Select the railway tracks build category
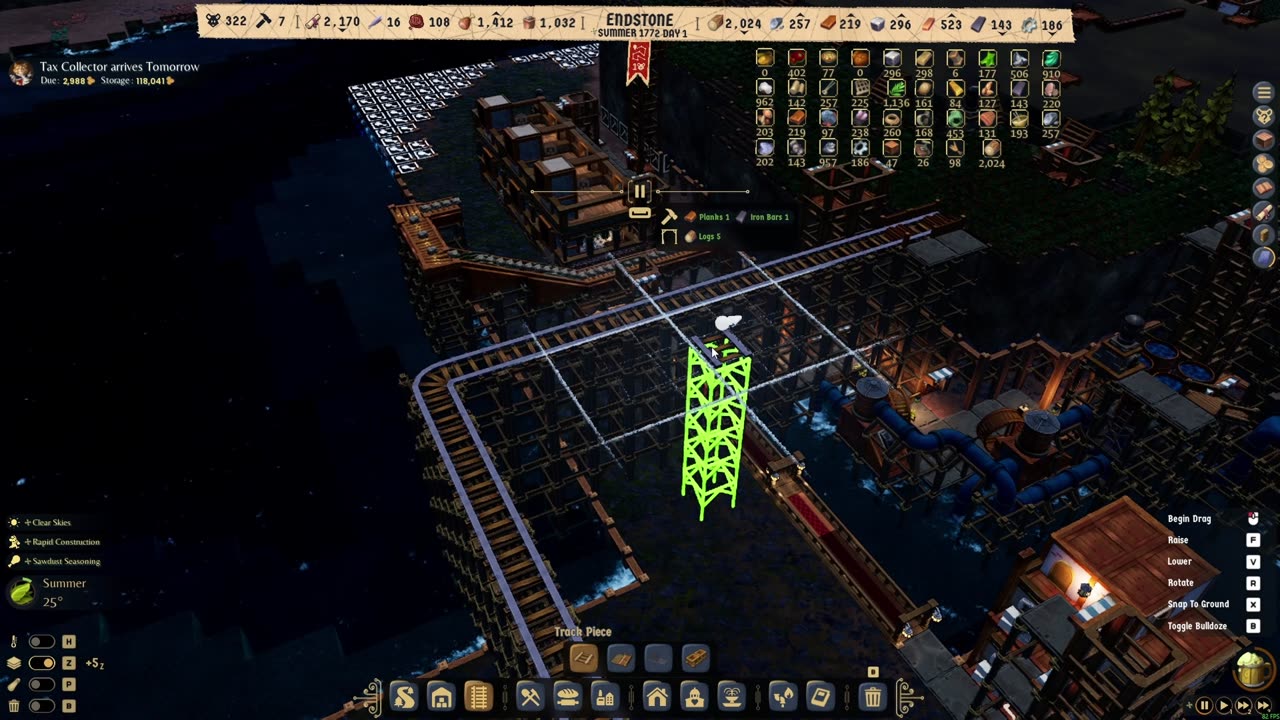This screenshot has width=1280, height=720. [479, 696]
